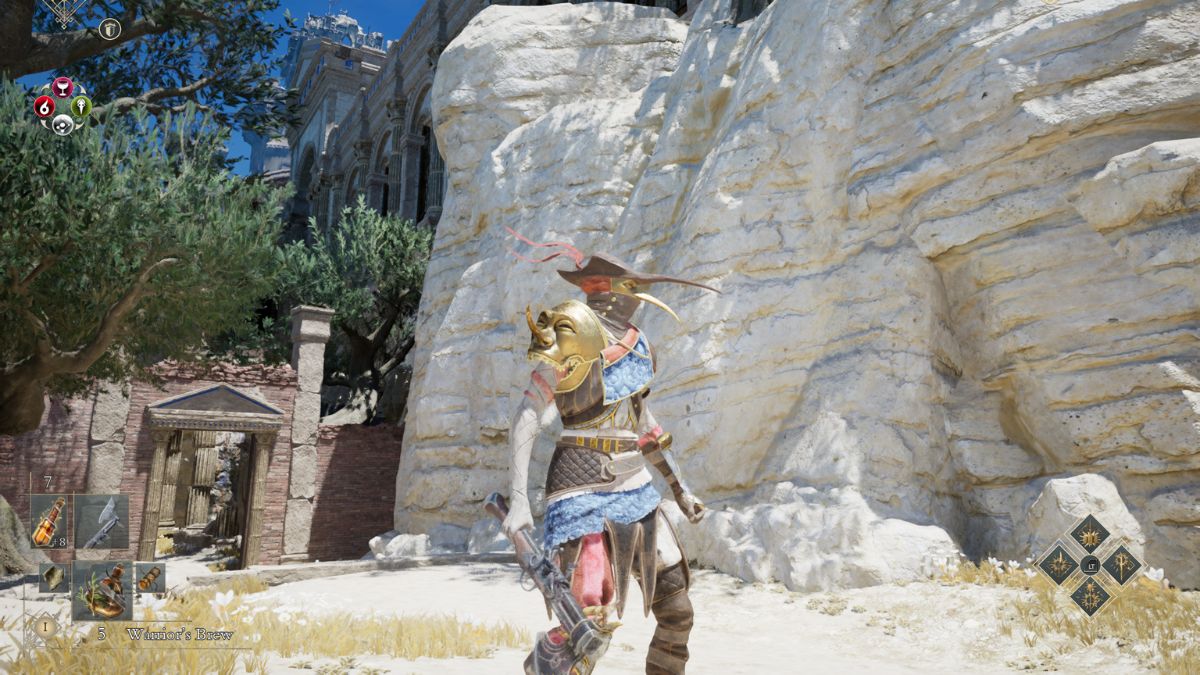
Task: Select the small striped flask slot
Action: [x=150, y=578]
